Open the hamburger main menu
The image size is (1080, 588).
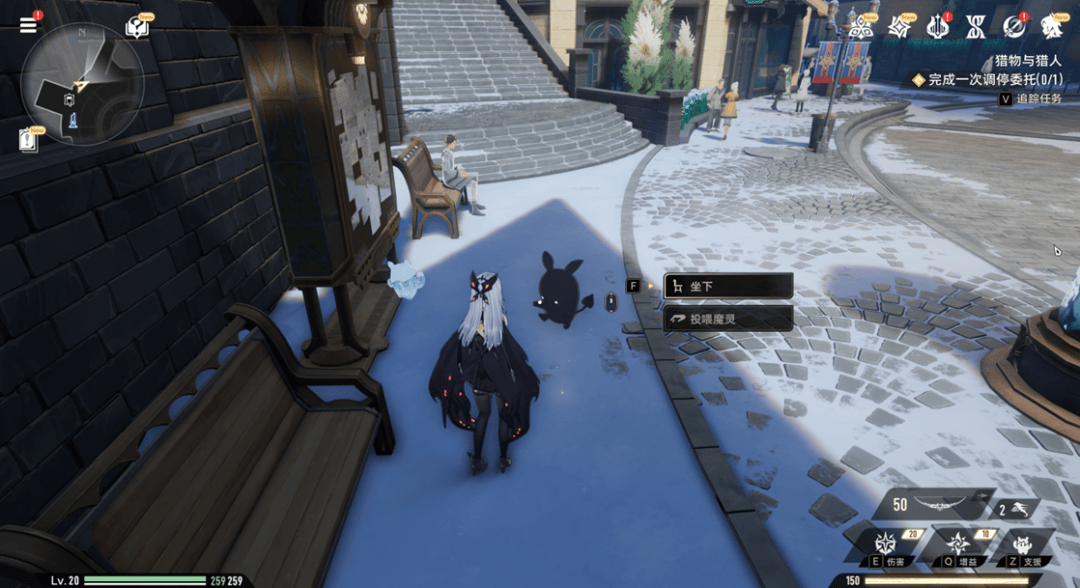pos(28,25)
